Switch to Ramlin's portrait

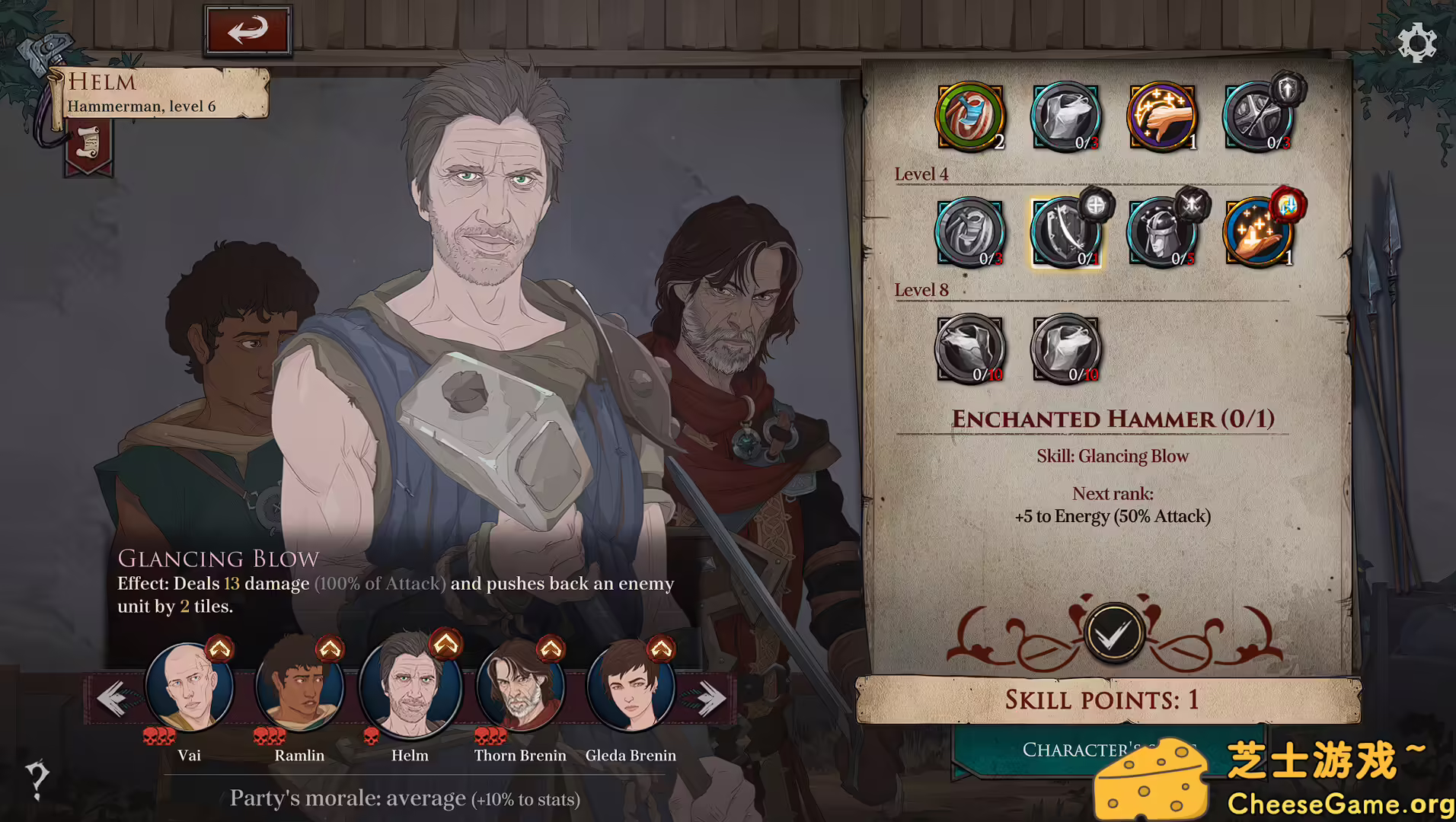click(299, 688)
